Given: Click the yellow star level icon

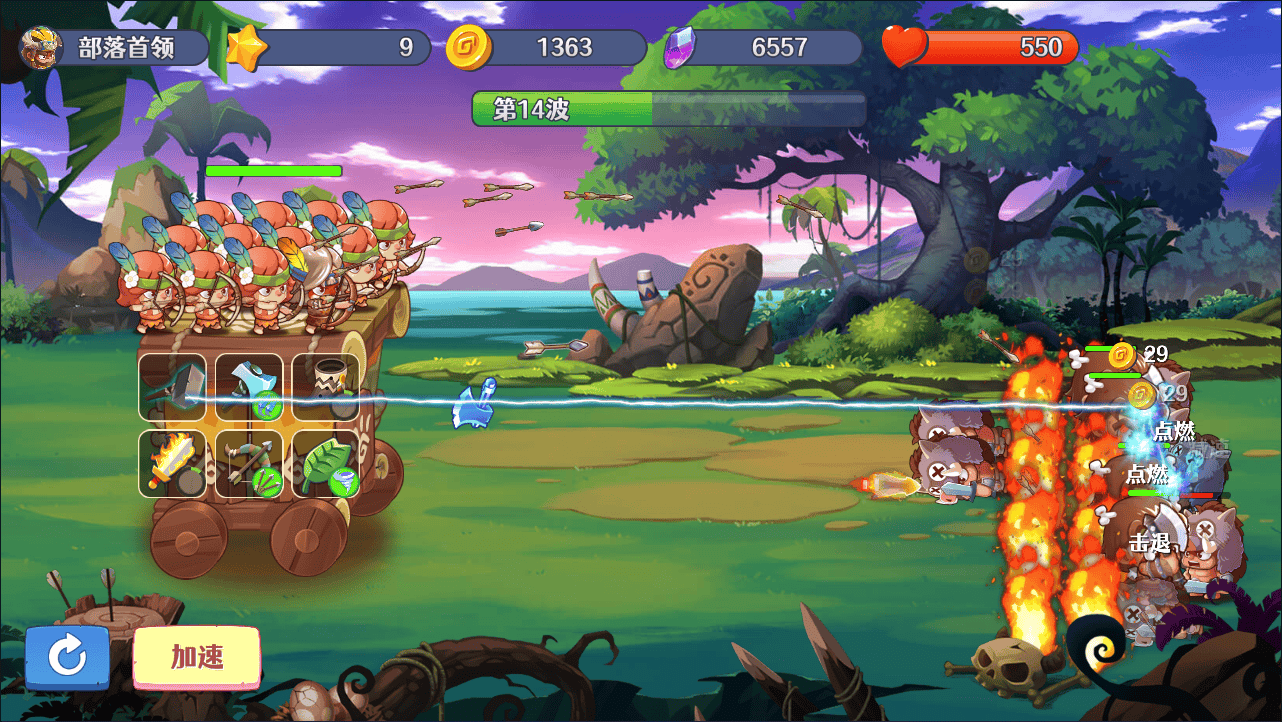Looking at the screenshot, I should [x=246, y=47].
